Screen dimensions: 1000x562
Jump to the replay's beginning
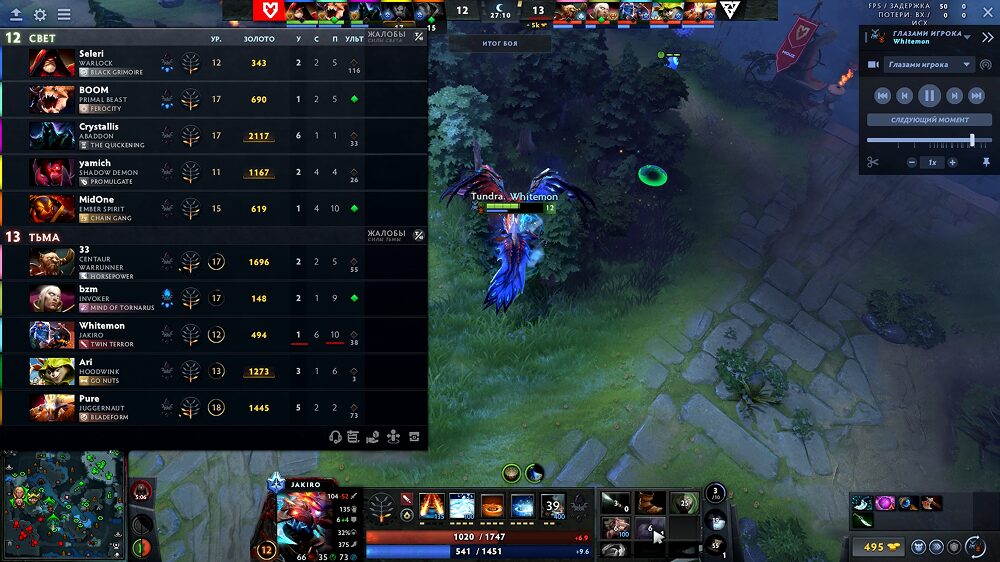[x=882, y=96]
